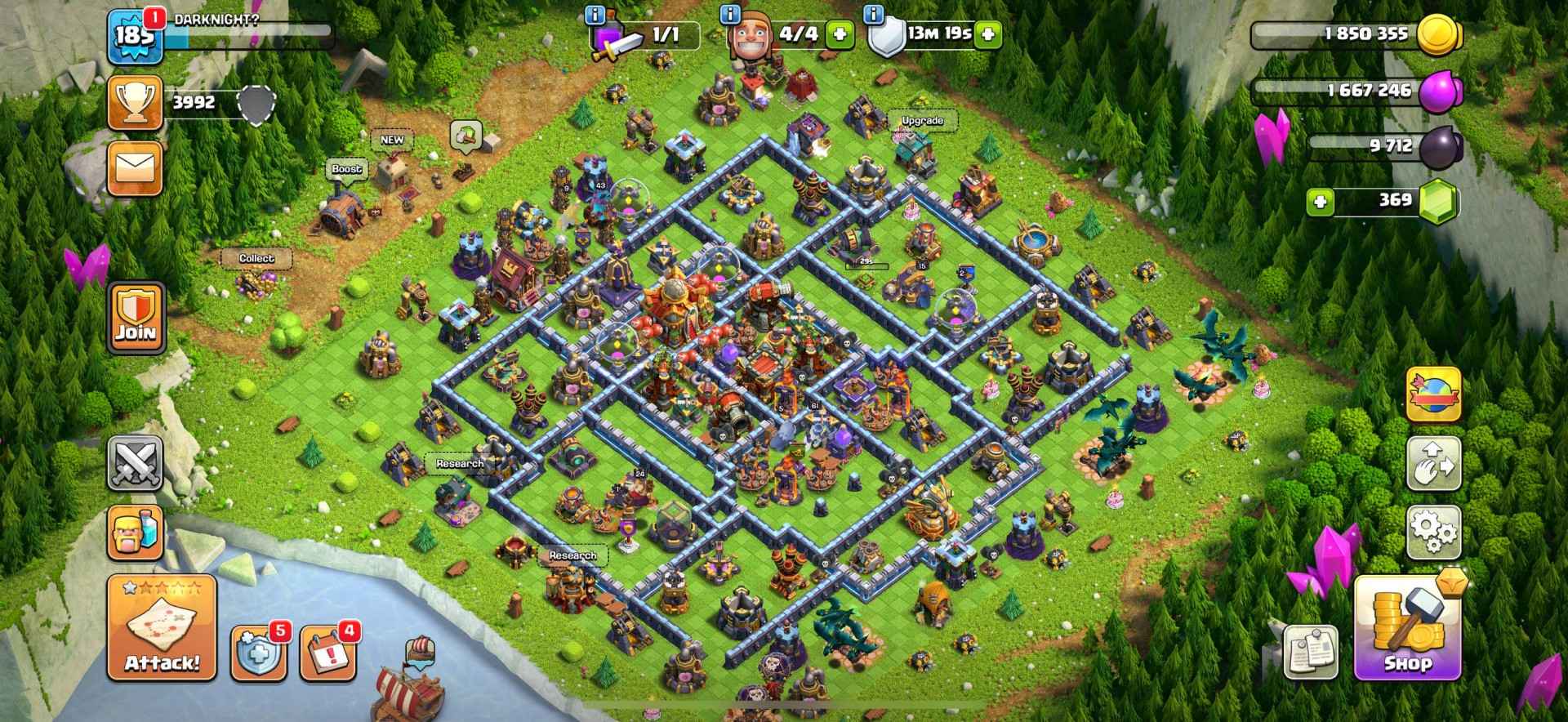Image resolution: width=1568 pixels, height=722 pixels.
Task: Tap the Join clan button
Action: point(135,319)
